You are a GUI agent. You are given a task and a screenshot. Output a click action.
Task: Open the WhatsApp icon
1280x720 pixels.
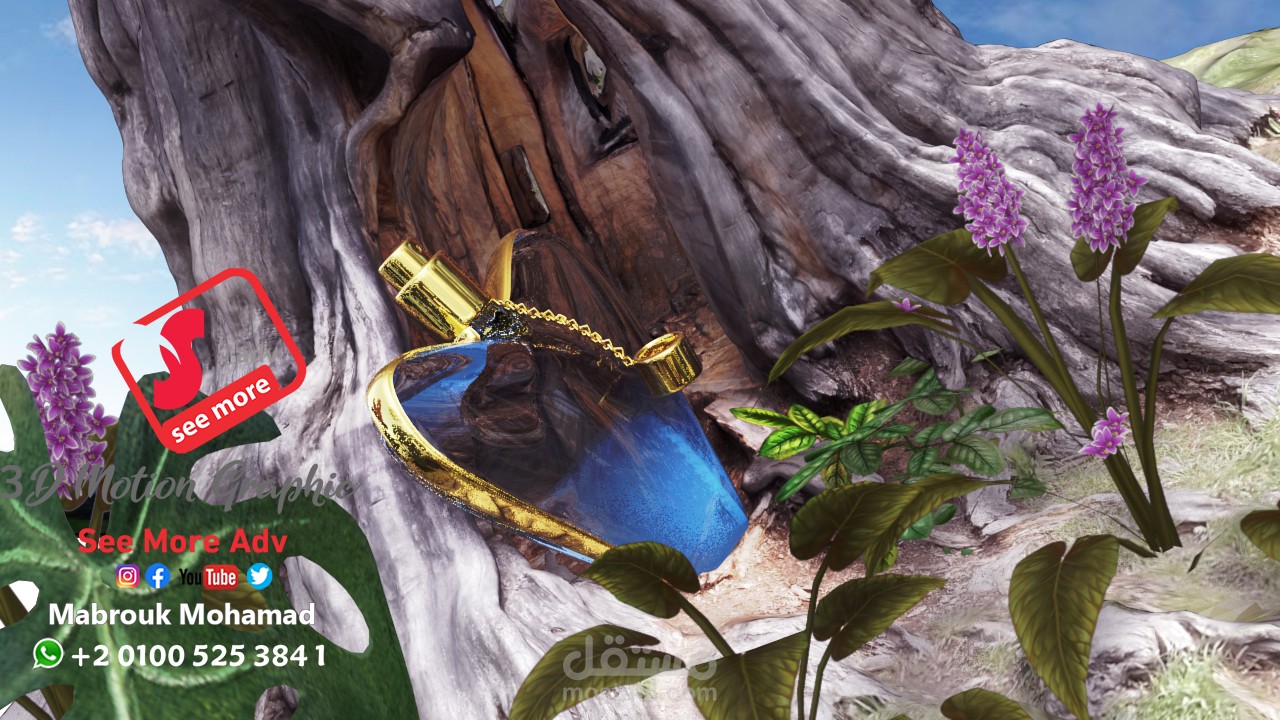(x=47, y=654)
